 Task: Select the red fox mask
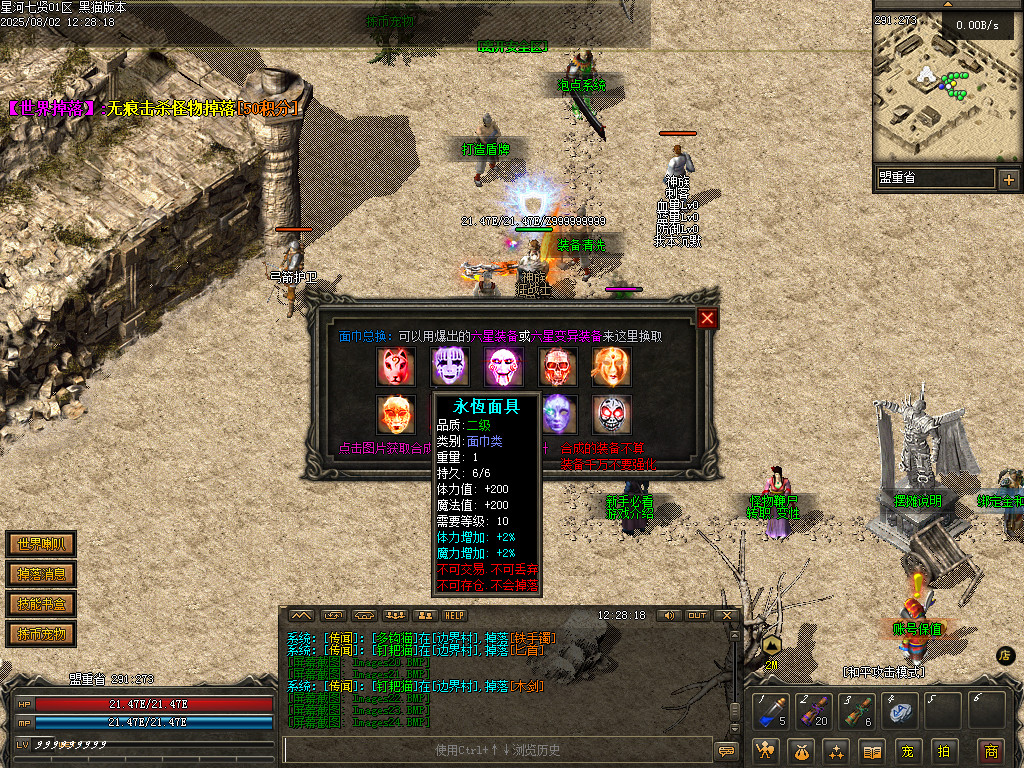(396, 367)
